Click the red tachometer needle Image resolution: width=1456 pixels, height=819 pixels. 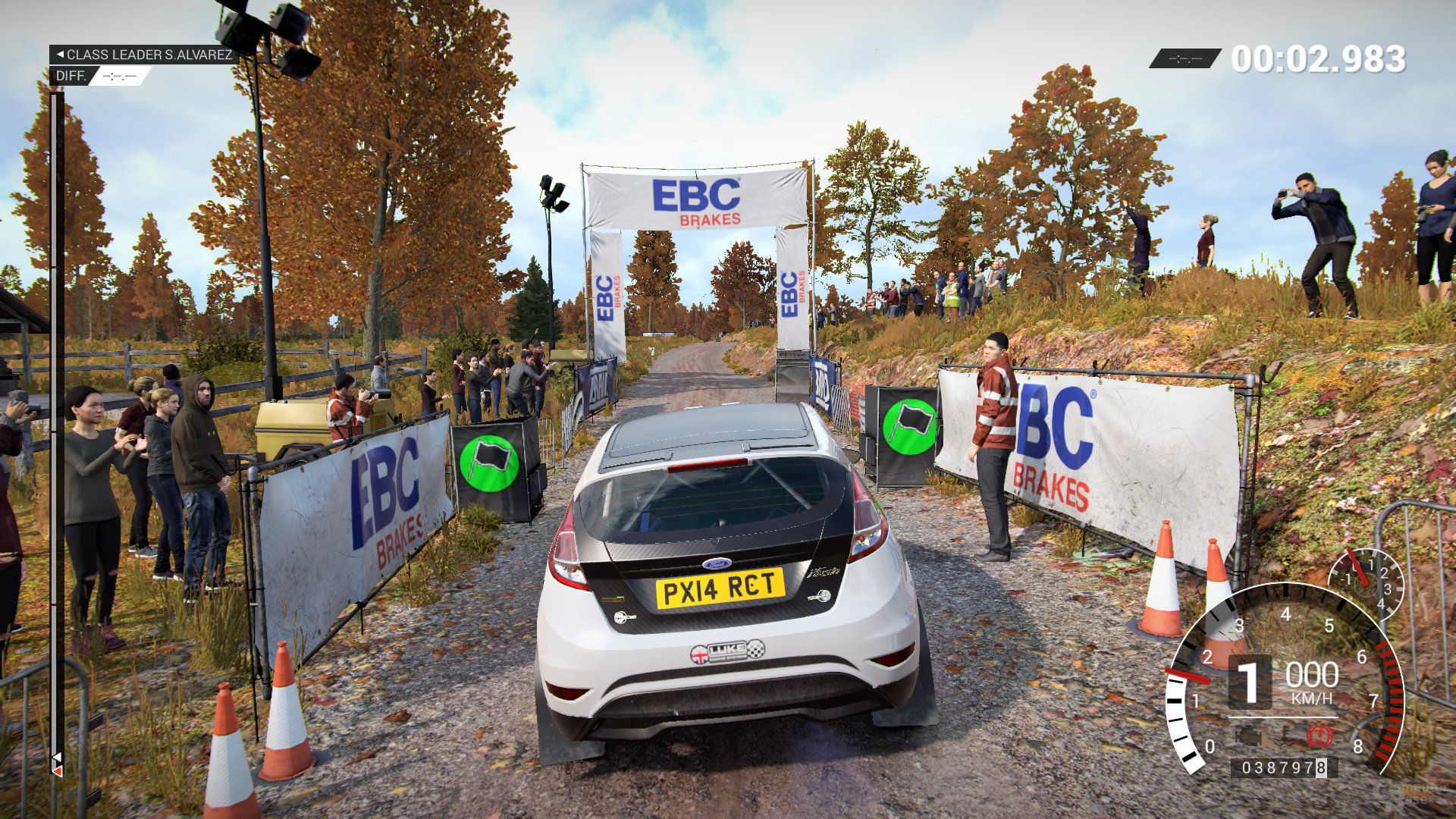point(1188,675)
